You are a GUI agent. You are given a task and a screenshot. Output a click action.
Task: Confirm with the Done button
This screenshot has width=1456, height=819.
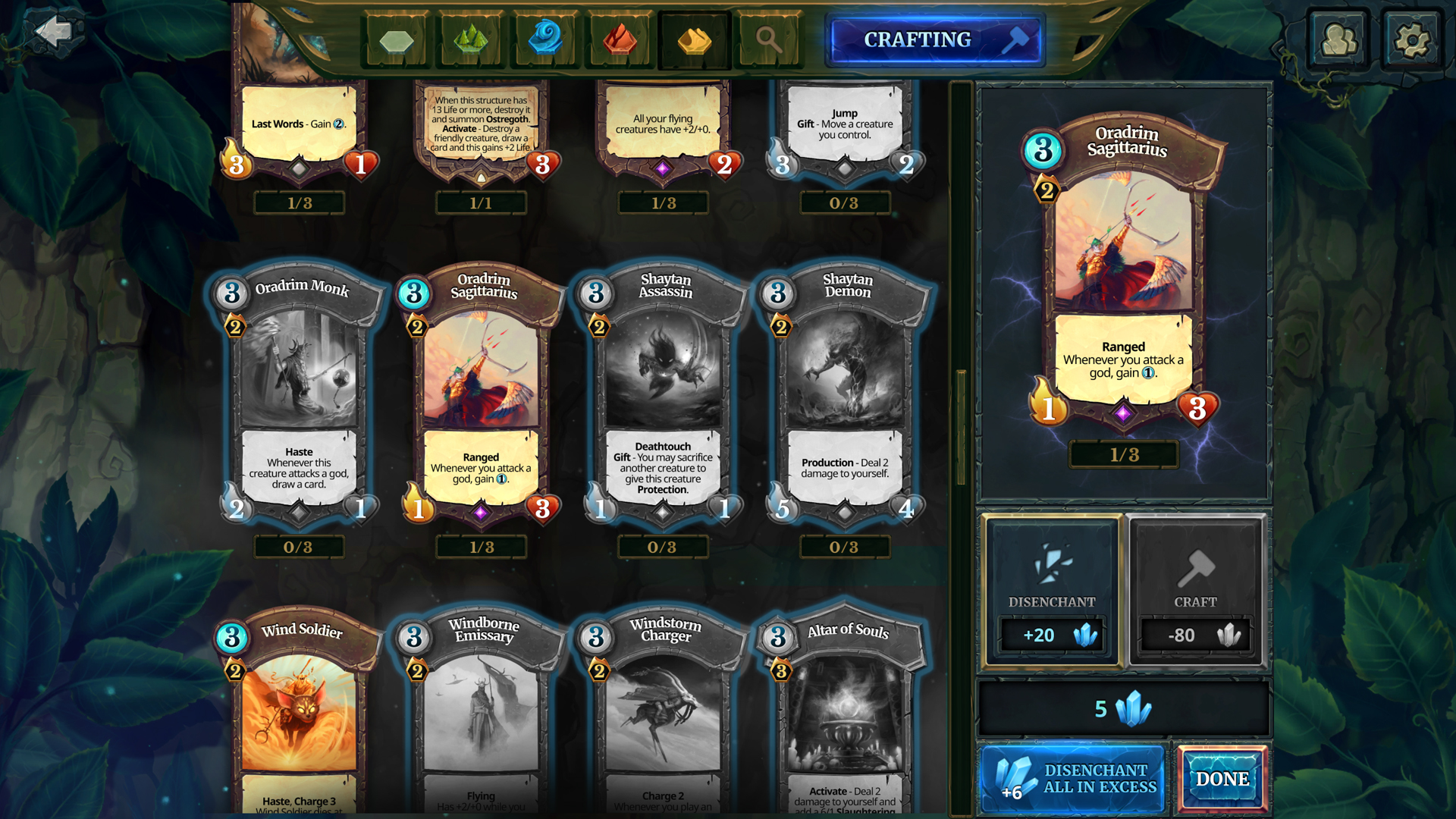(x=1222, y=779)
